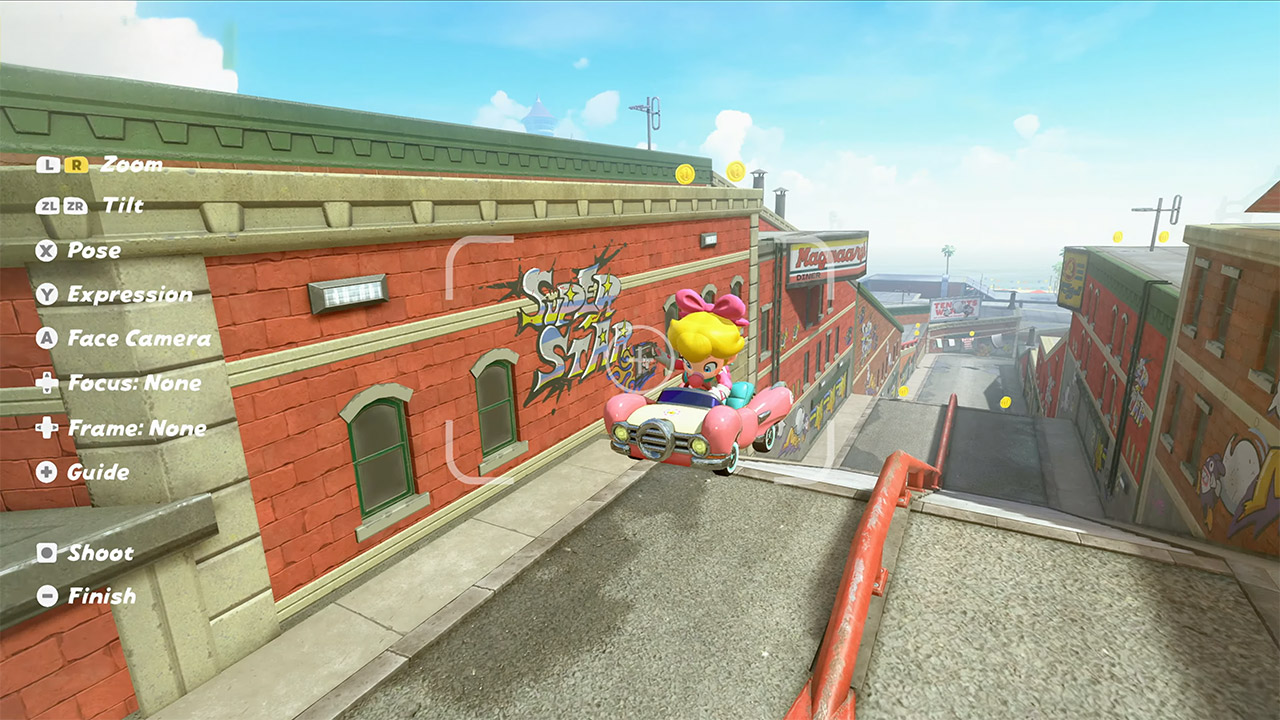Open the Expression selector

point(130,295)
